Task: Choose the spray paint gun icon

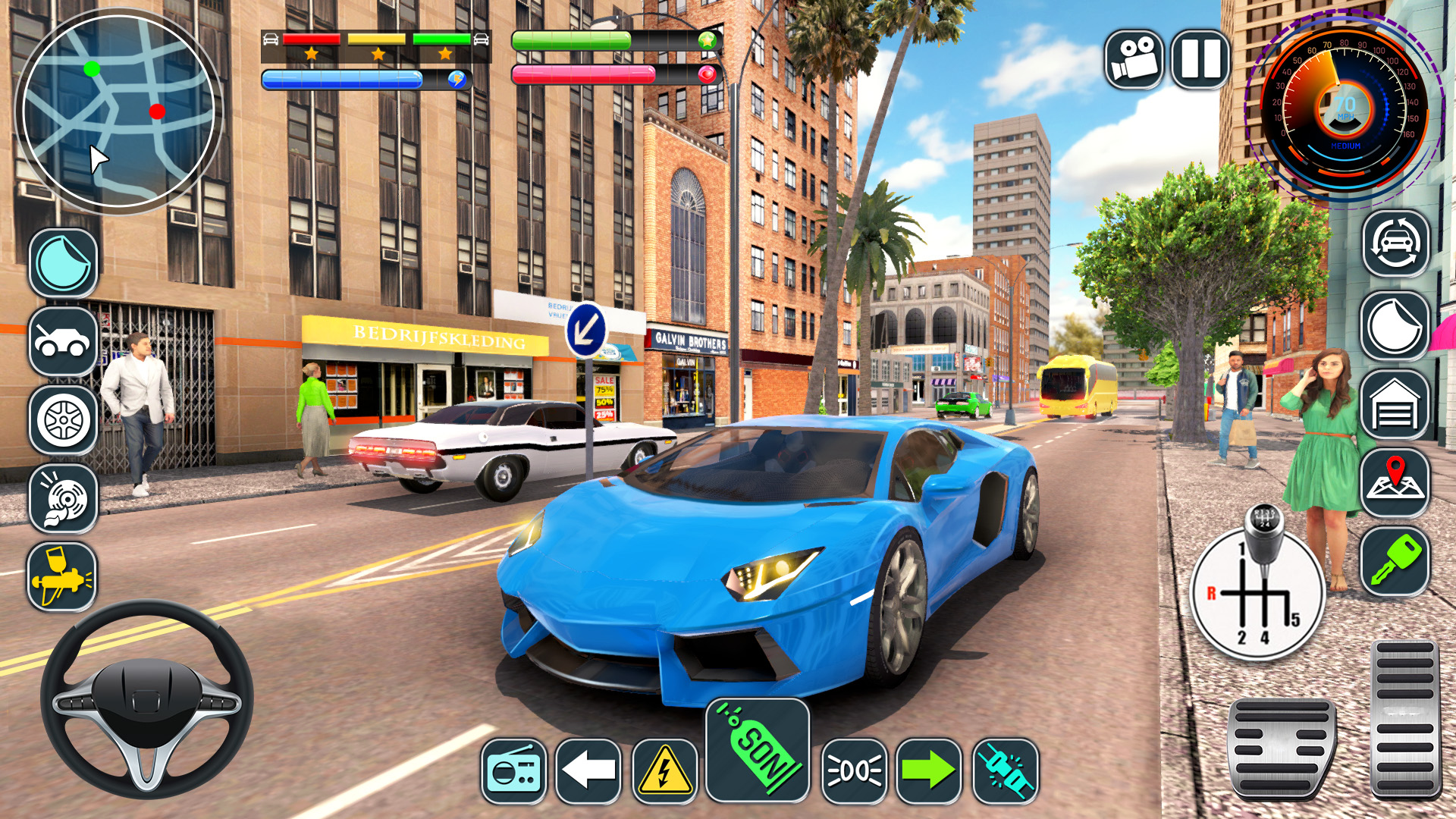Action: [62, 576]
